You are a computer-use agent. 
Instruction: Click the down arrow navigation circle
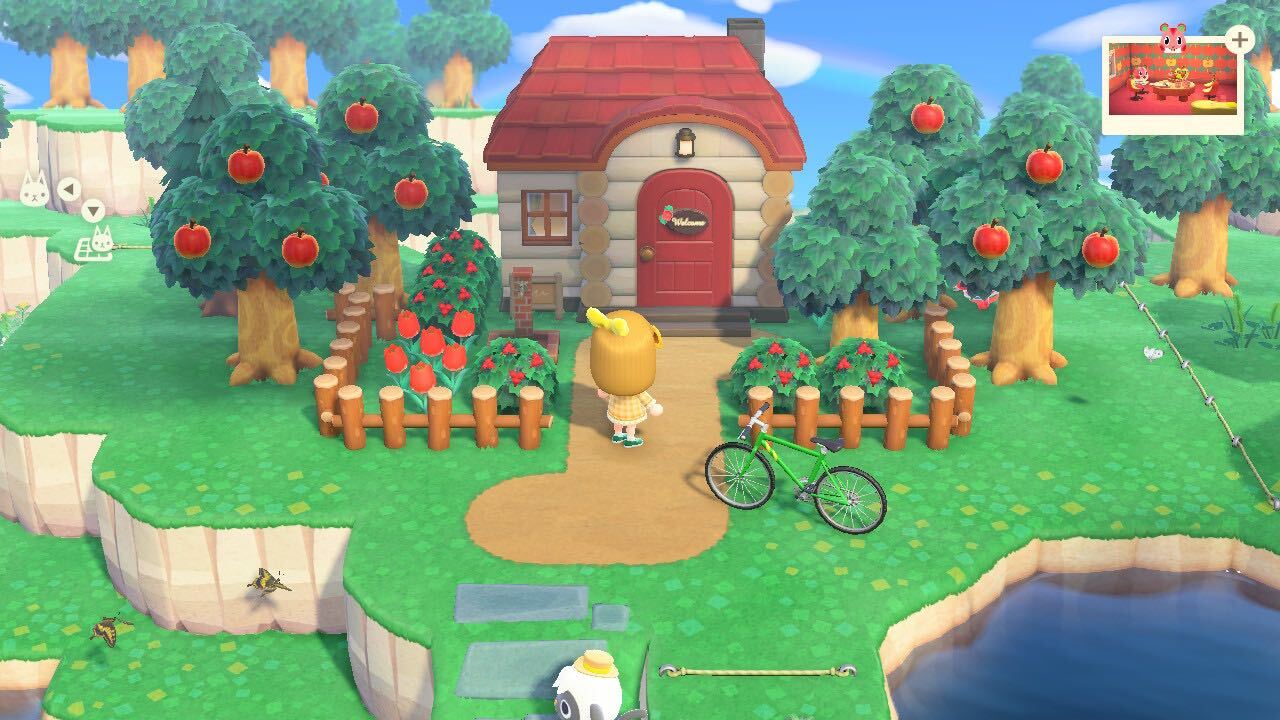(94, 211)
